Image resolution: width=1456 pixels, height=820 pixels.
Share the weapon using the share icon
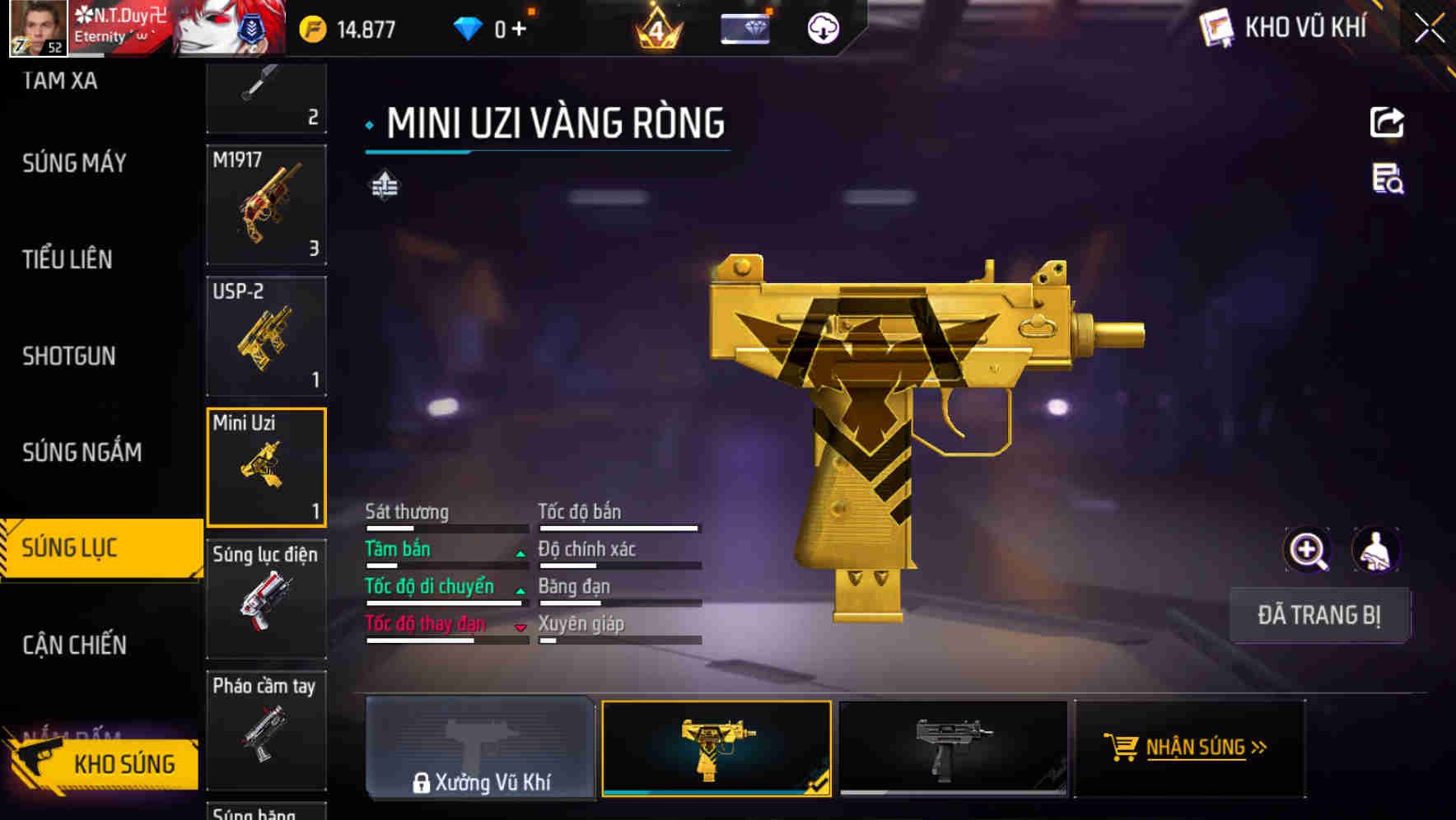tap(1387, 123)
